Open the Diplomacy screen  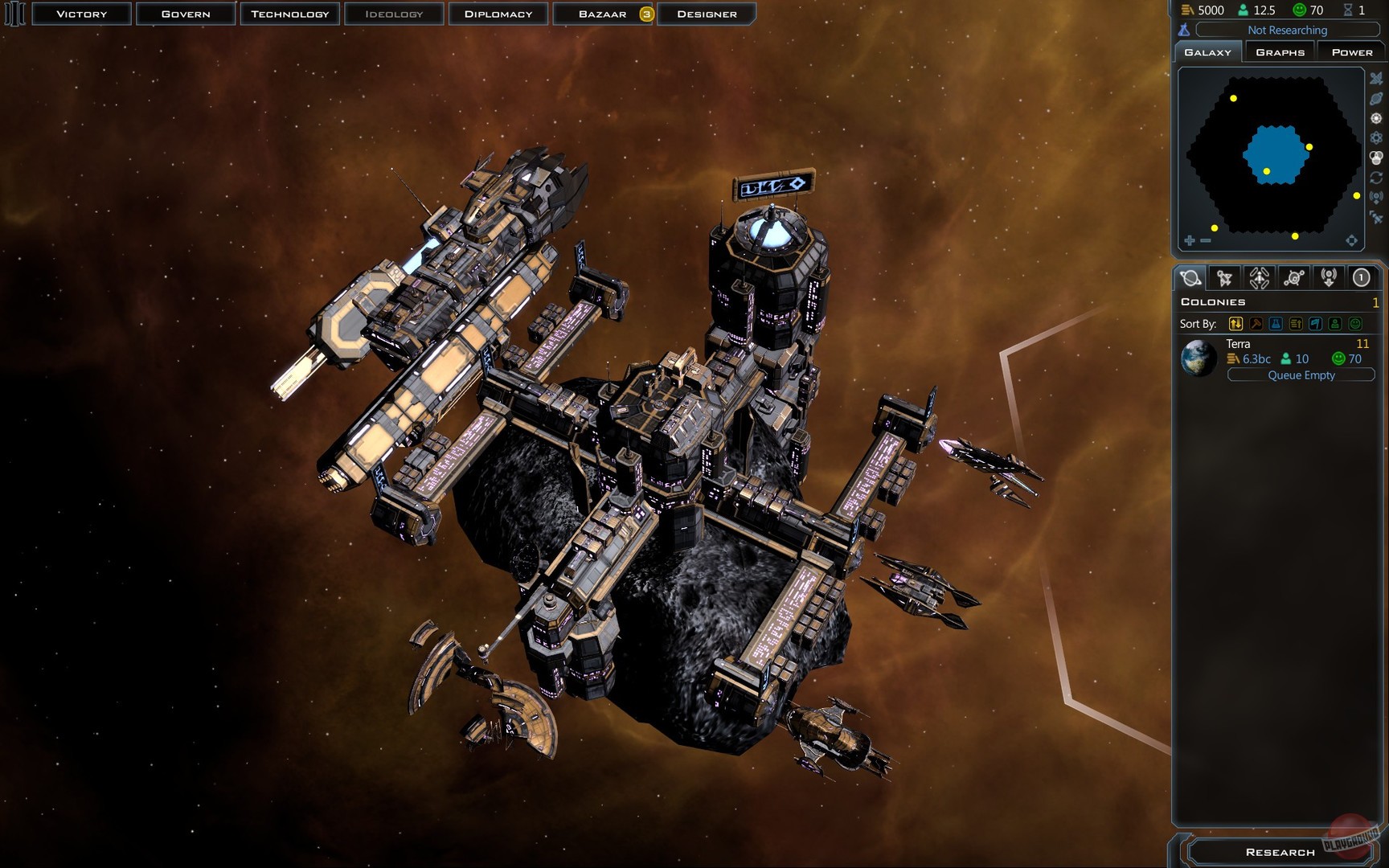[x=498, y=14]
